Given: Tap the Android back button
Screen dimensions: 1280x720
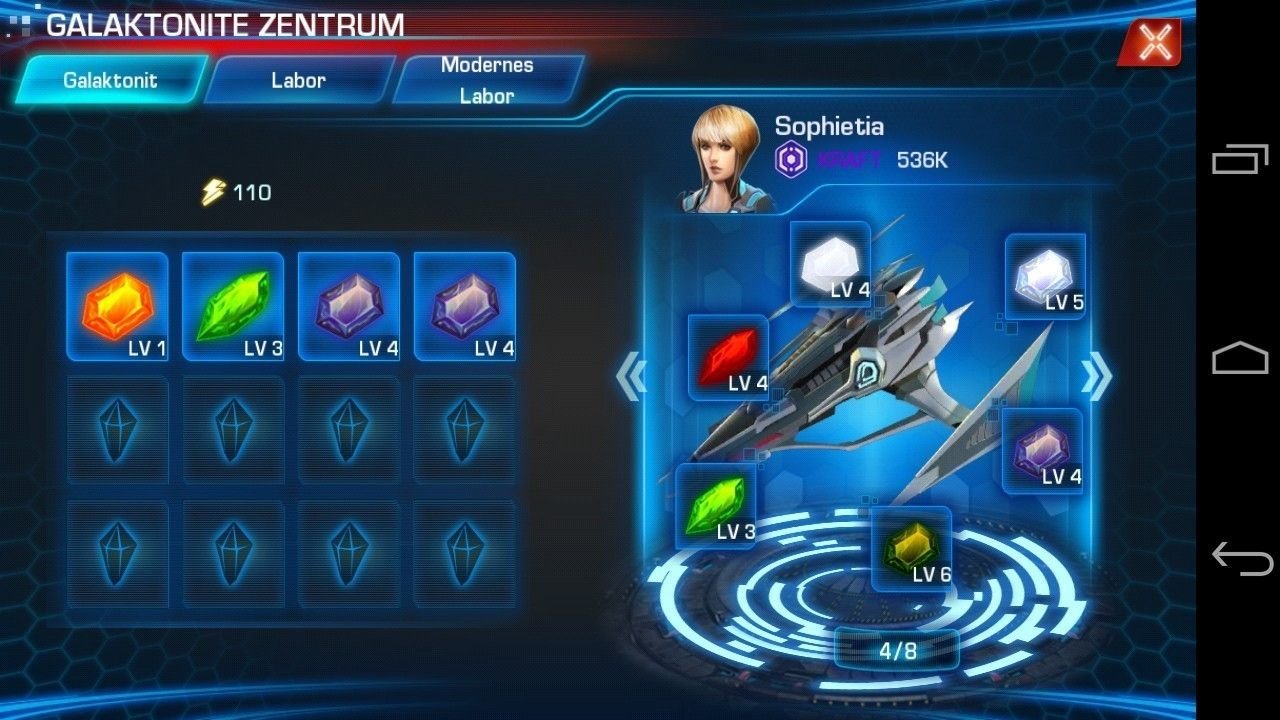Looking at the screenshot, I should (x=1240, y=557).
